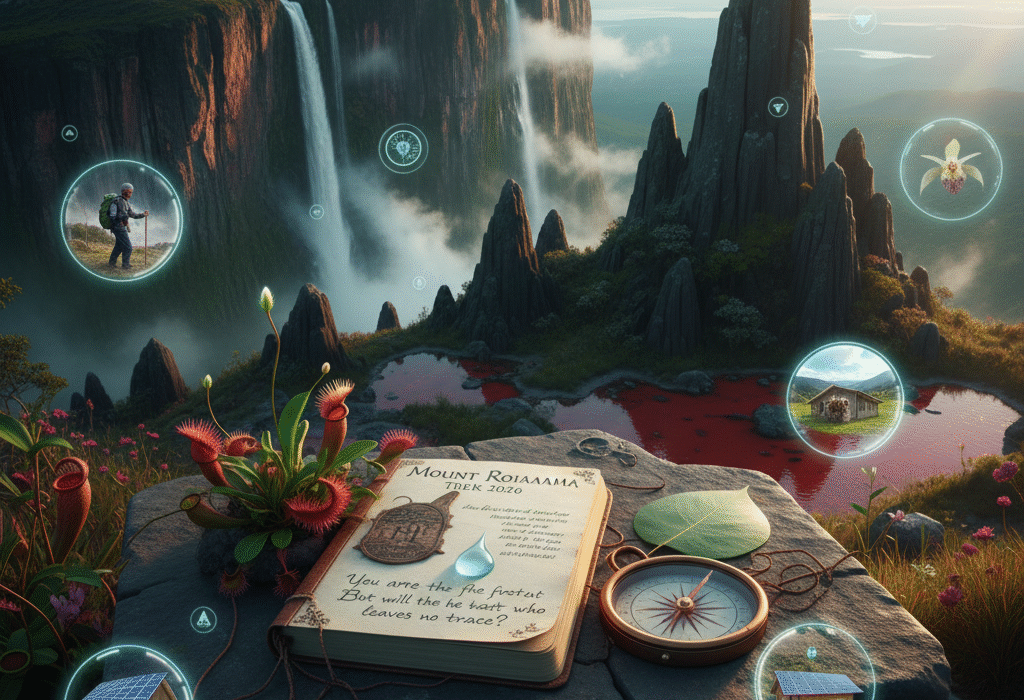The height and width of the screenshot is (700, 1024).
Task: Choose the upward triangle marker on the stone slab
Action: [x=203, y=620]
